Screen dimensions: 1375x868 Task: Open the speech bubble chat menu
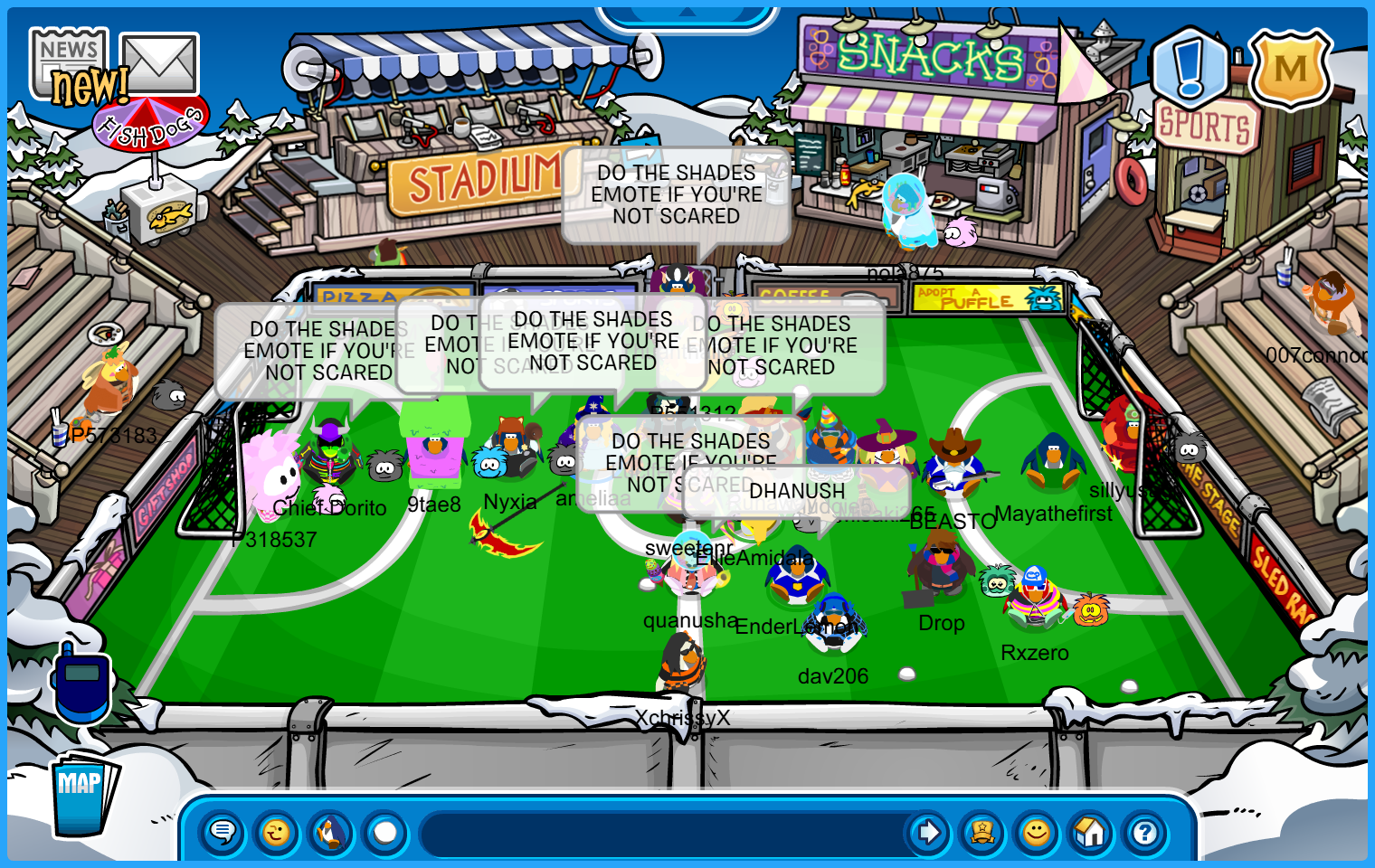tap(223, 832)
